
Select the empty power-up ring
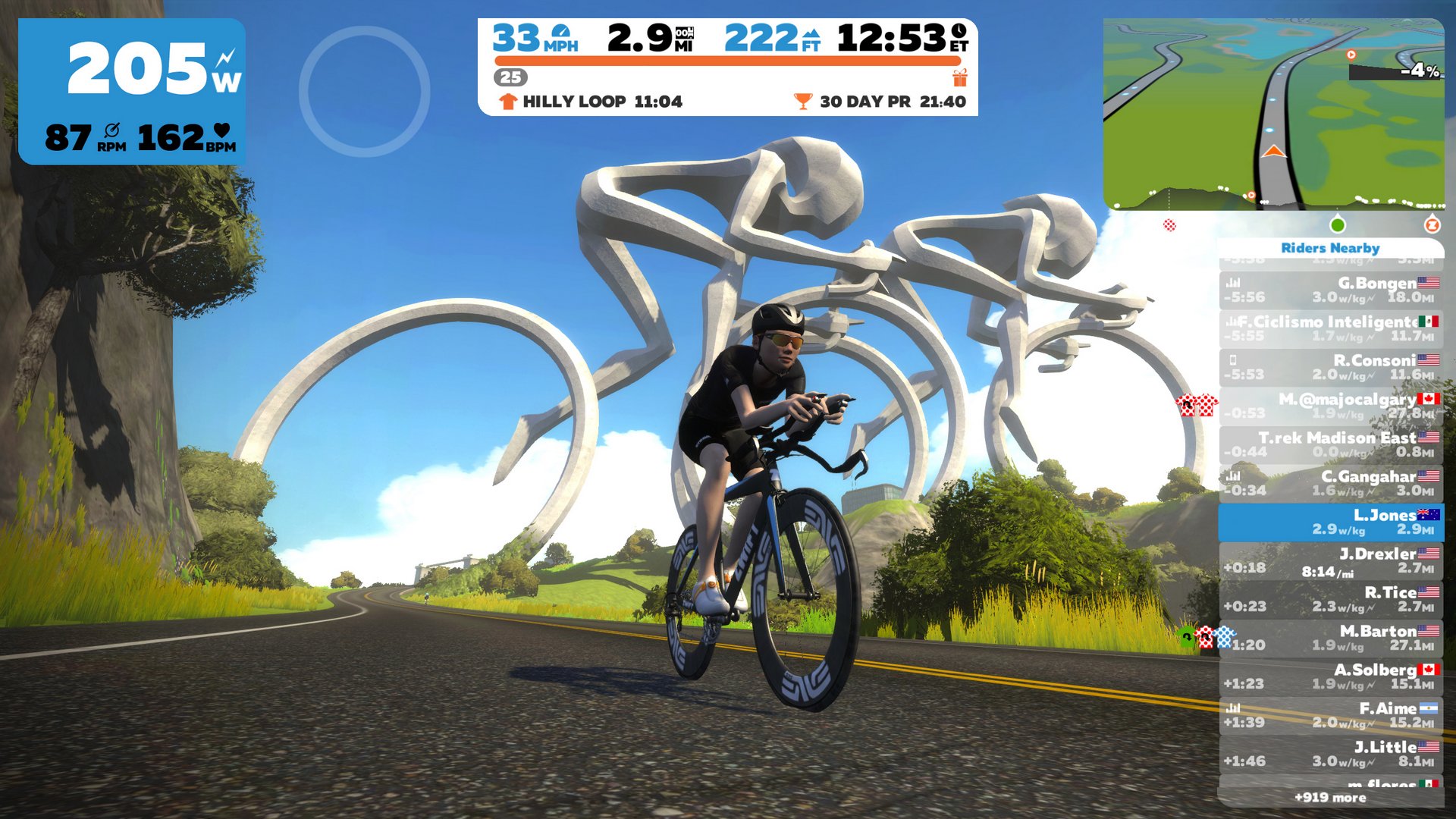click(x=365, y=92)
